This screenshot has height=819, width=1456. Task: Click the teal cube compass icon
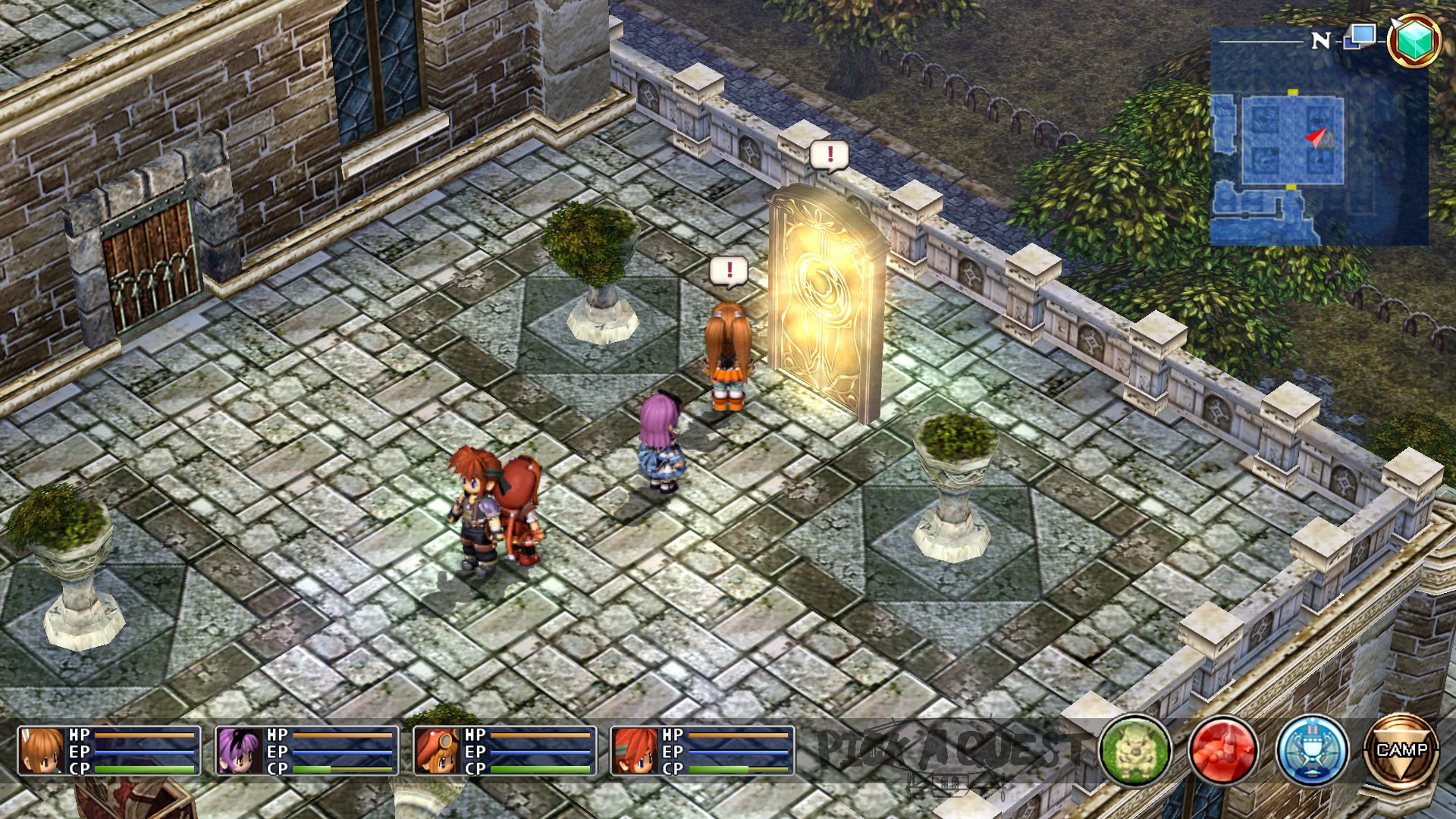[x=1414, y=39]
